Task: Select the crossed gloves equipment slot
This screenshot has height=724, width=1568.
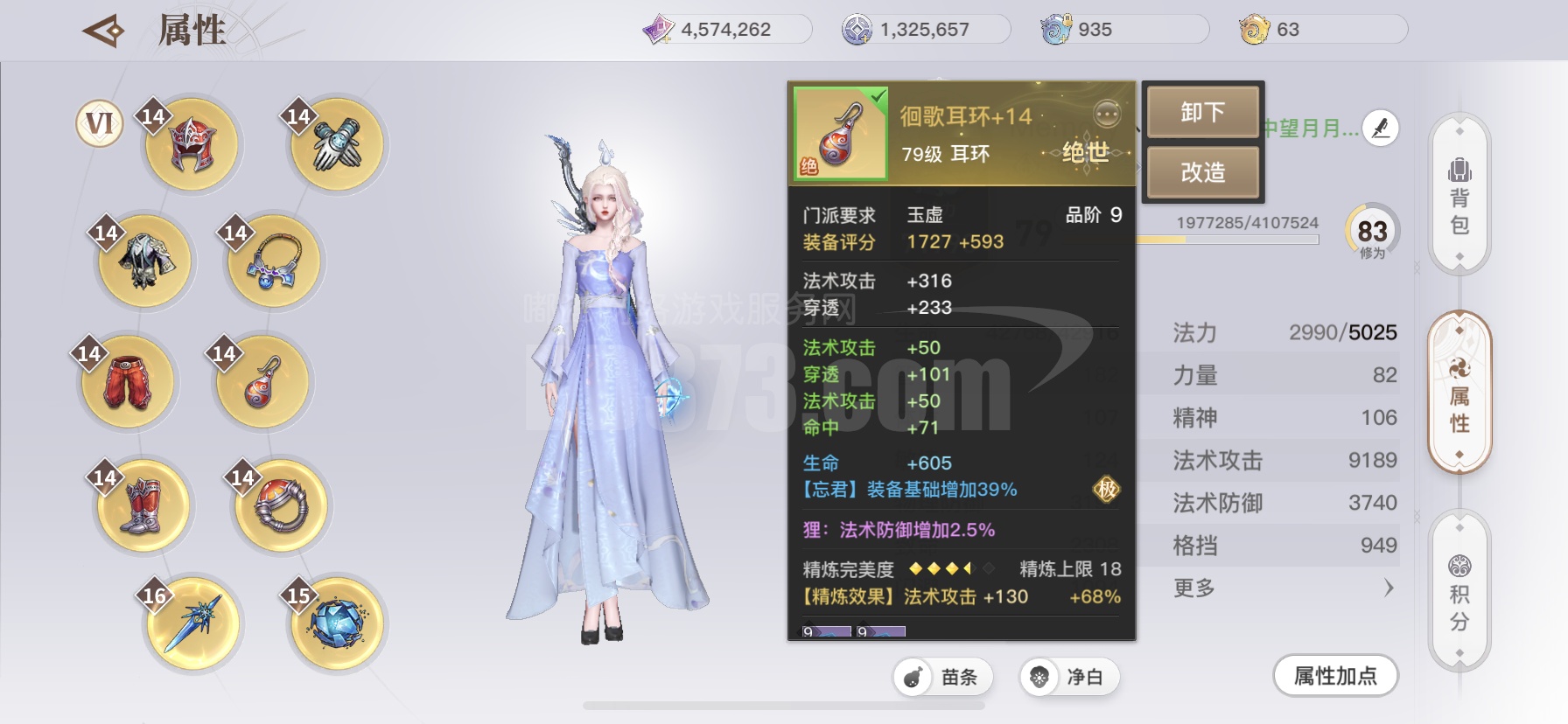Action: point(338,144)
